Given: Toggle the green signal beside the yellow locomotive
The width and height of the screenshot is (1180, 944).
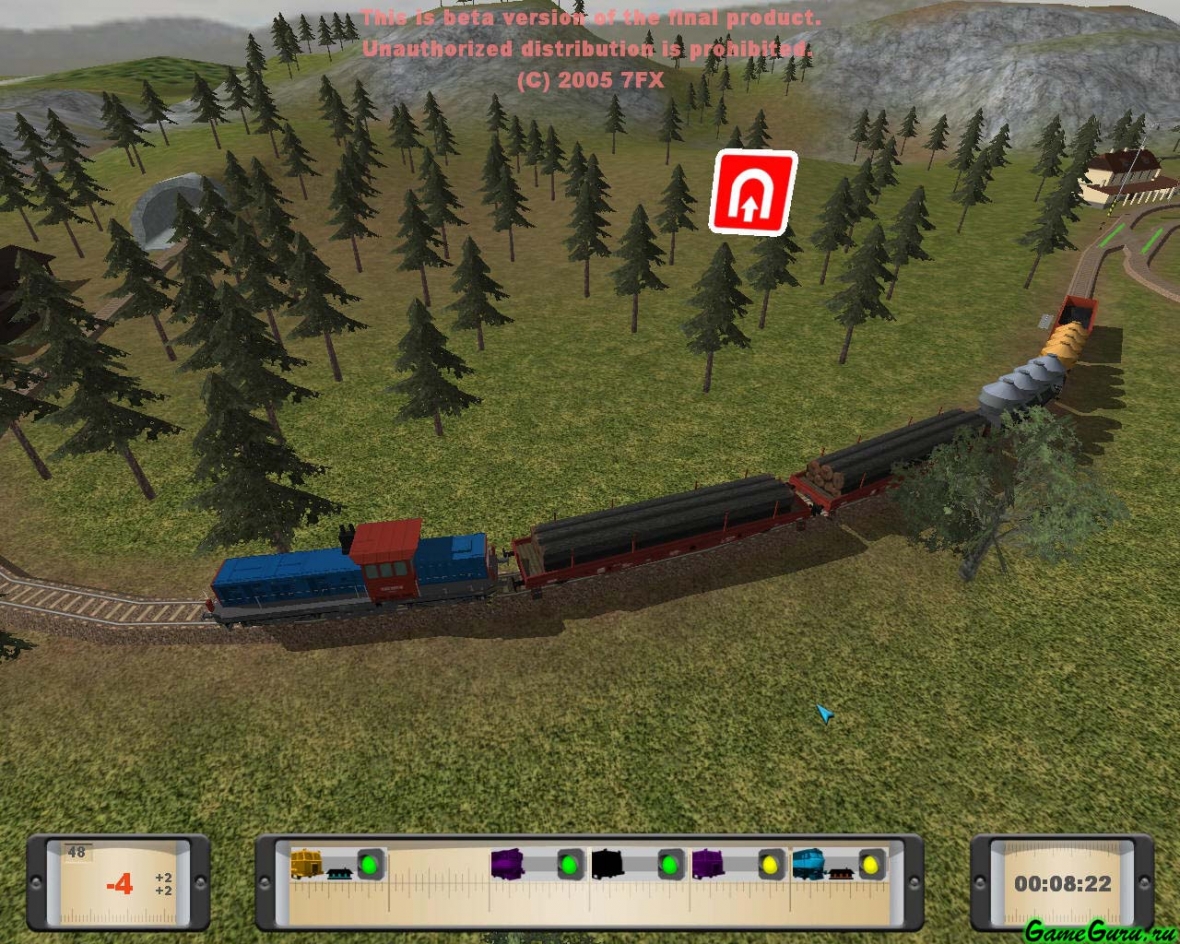Looking at the screenshot, I should point(371,864).
